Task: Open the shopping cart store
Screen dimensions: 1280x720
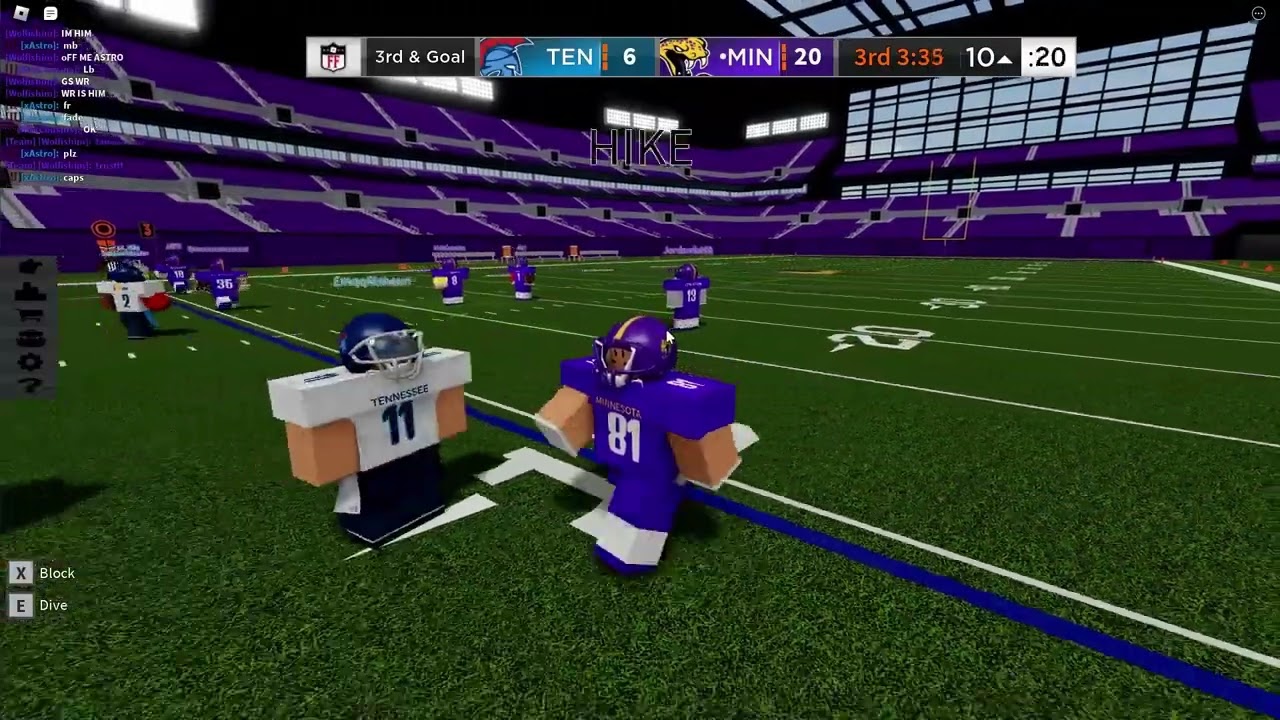Action: pos(30,315)
